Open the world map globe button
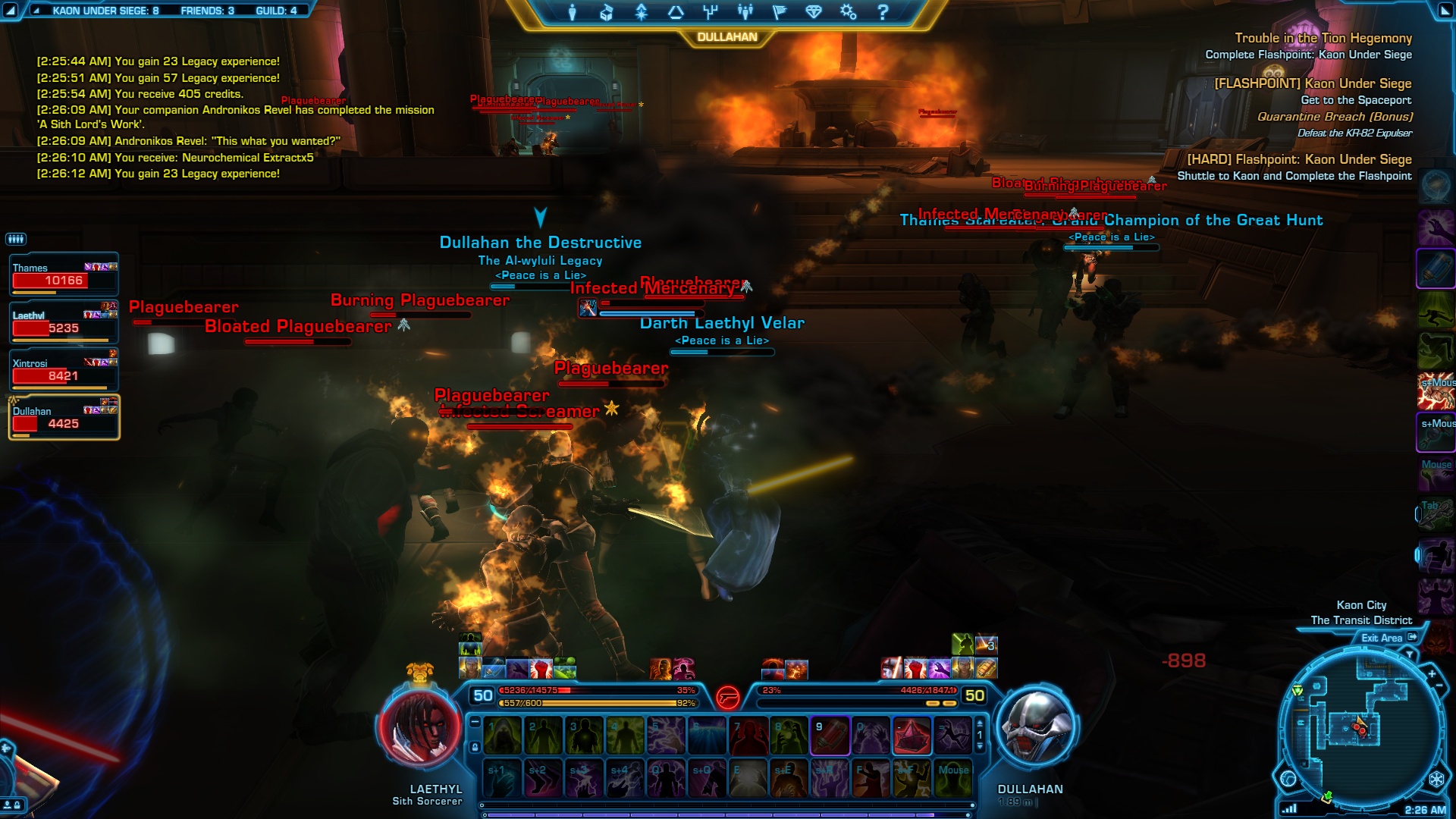The height and width of the screenshot is (819, 1456). tap(1288, 779)
